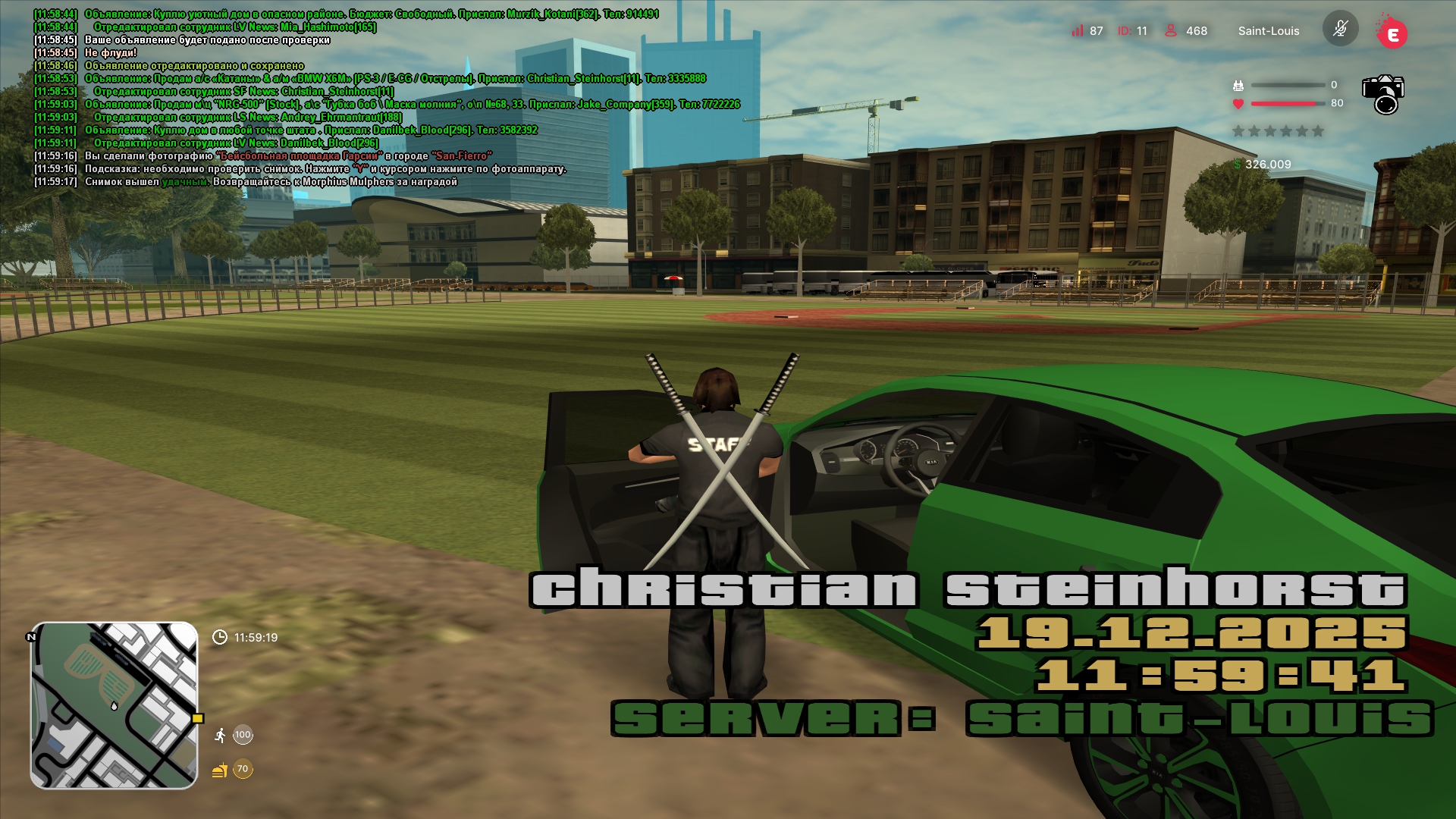Open the minimap
This screenshot has height=819, width=1456.
[114, 705]
